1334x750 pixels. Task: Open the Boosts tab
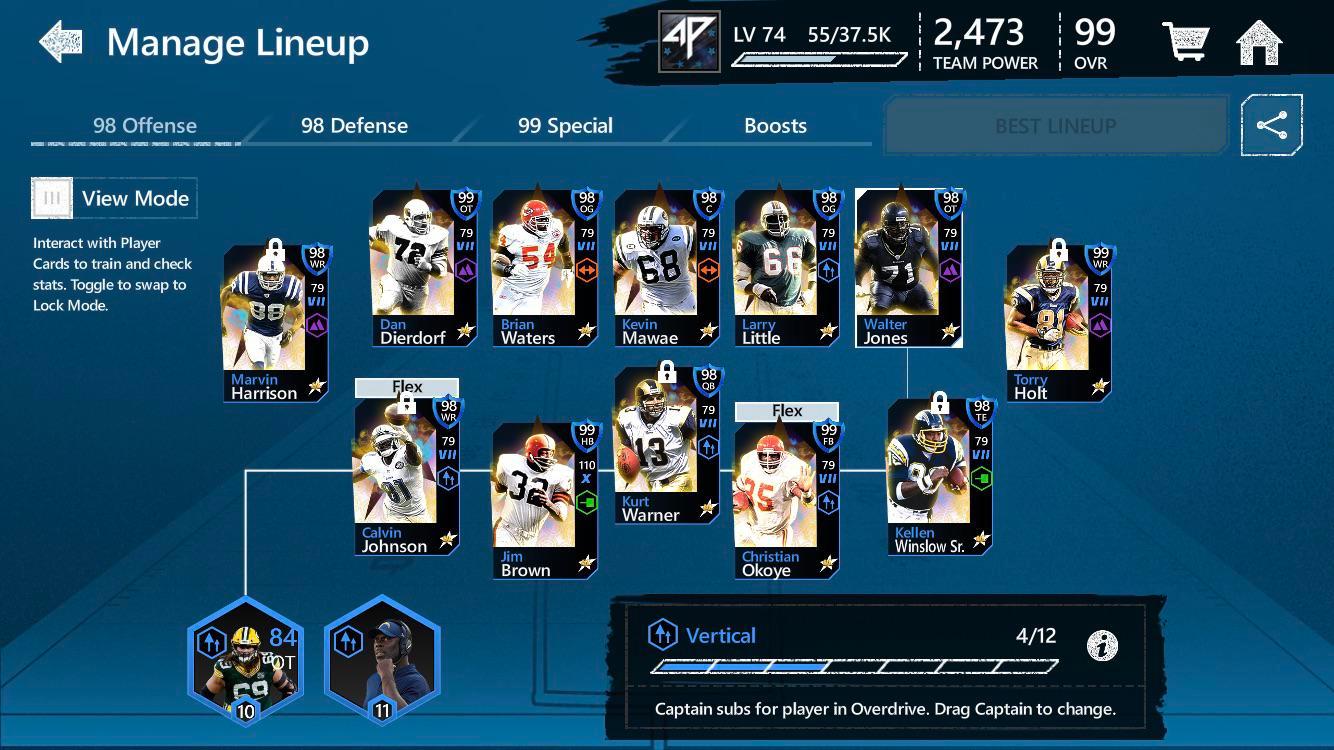(775, 126)
